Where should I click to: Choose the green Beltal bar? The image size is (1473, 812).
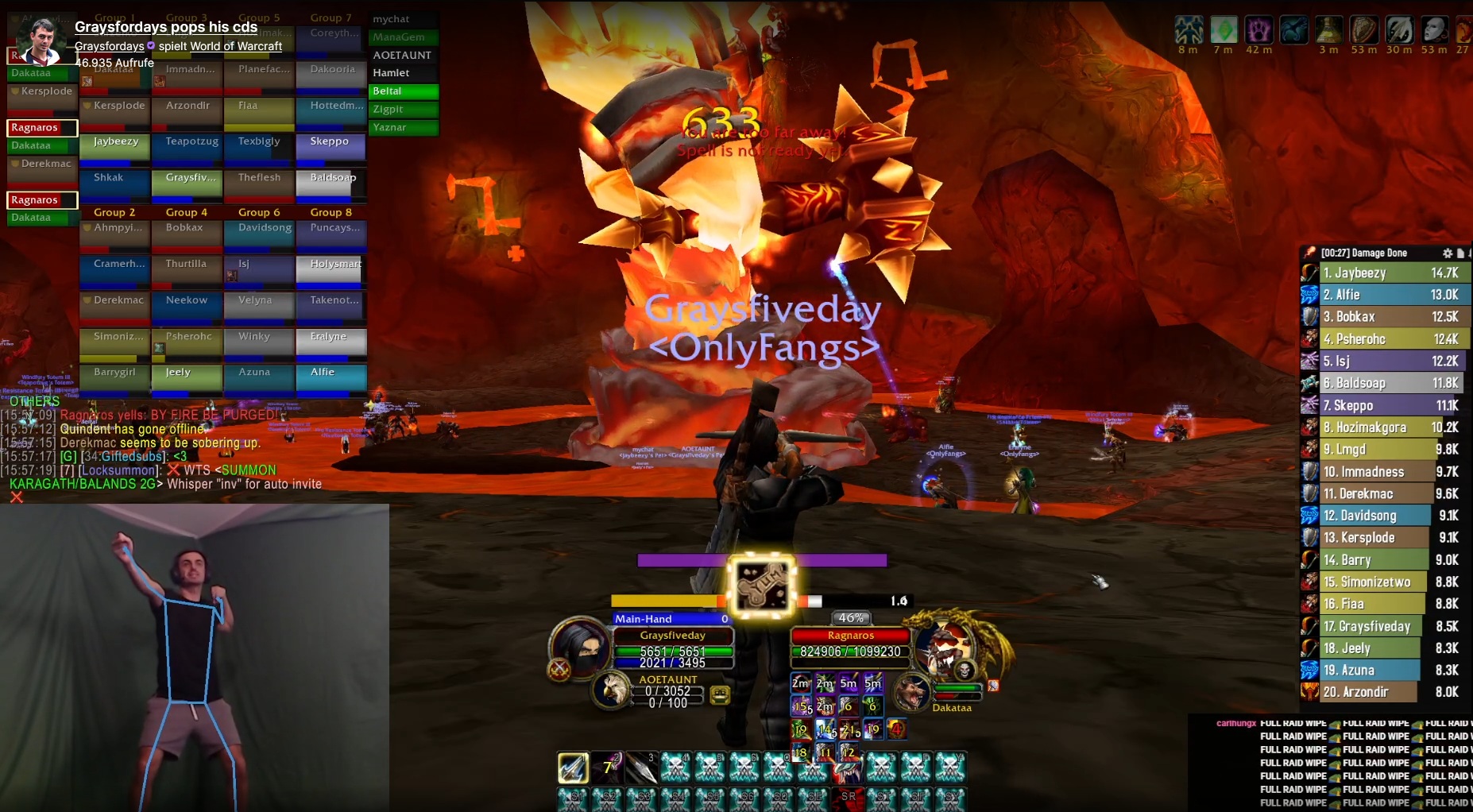[x=404, y=91]
